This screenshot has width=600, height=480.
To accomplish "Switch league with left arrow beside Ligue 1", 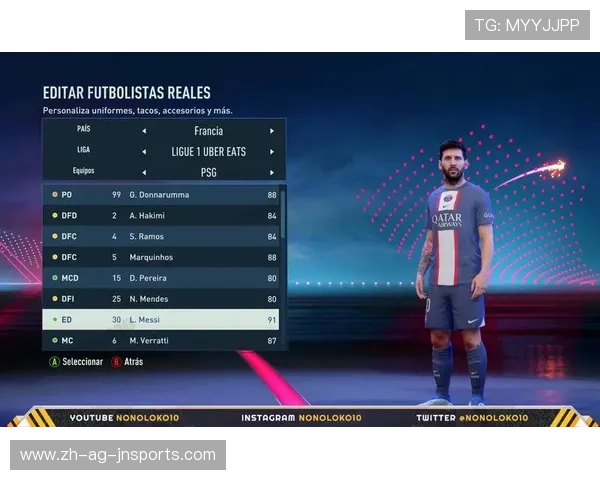I will point(143,152).
